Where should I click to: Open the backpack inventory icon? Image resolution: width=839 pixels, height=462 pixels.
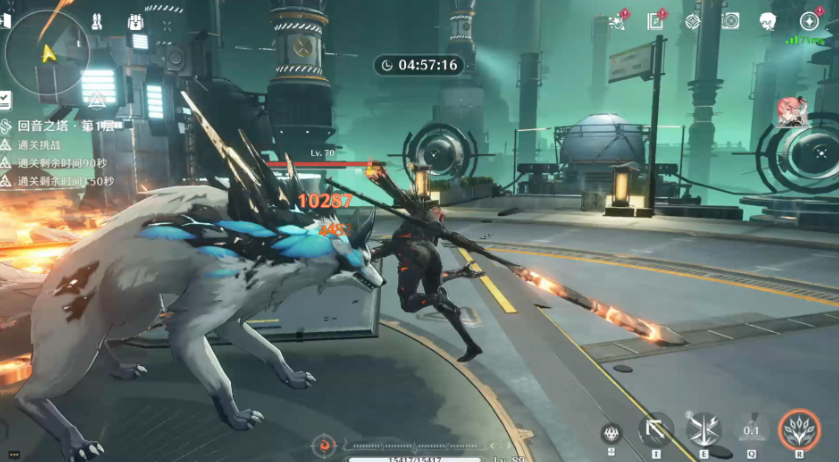(x=136, y=22)
